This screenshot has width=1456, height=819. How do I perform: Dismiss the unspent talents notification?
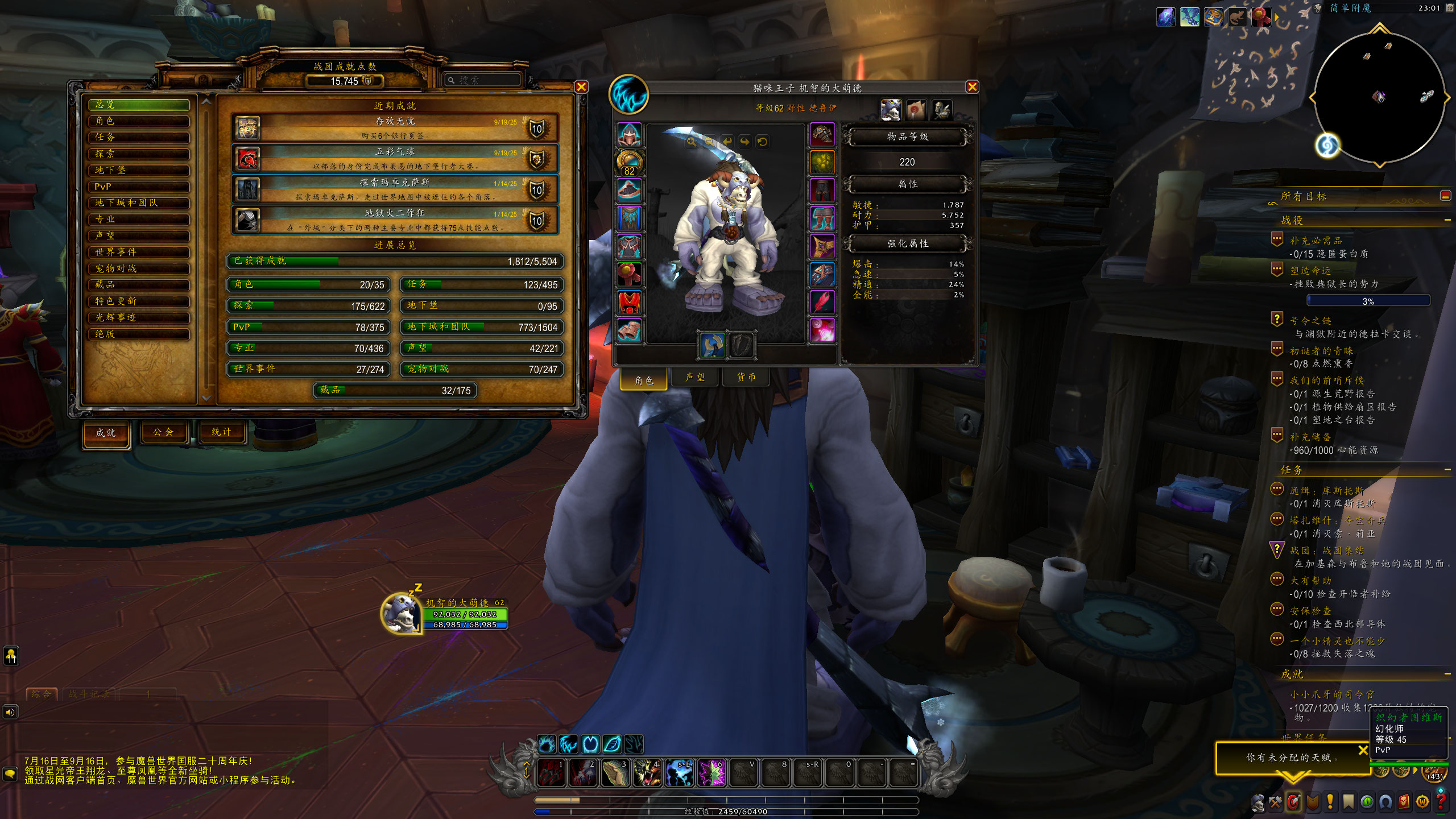[1363, 750]
